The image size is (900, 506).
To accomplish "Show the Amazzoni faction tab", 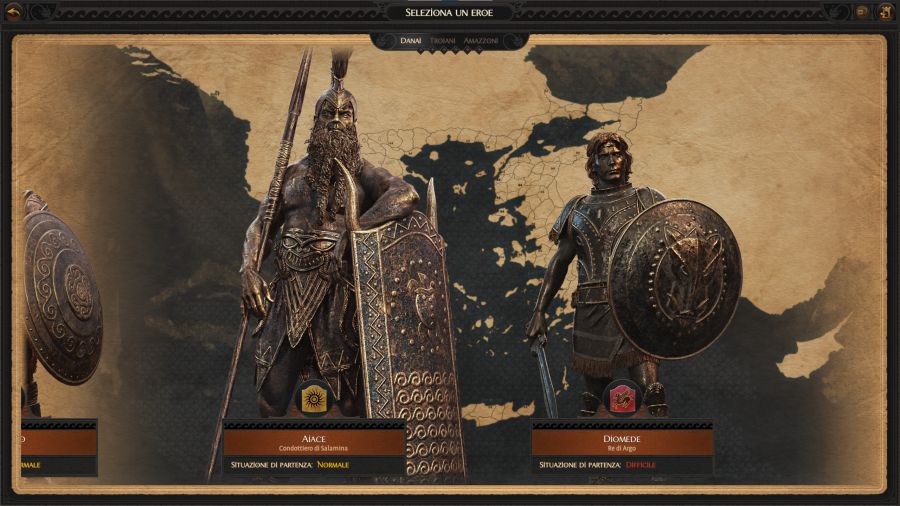I will click(481, 41).
